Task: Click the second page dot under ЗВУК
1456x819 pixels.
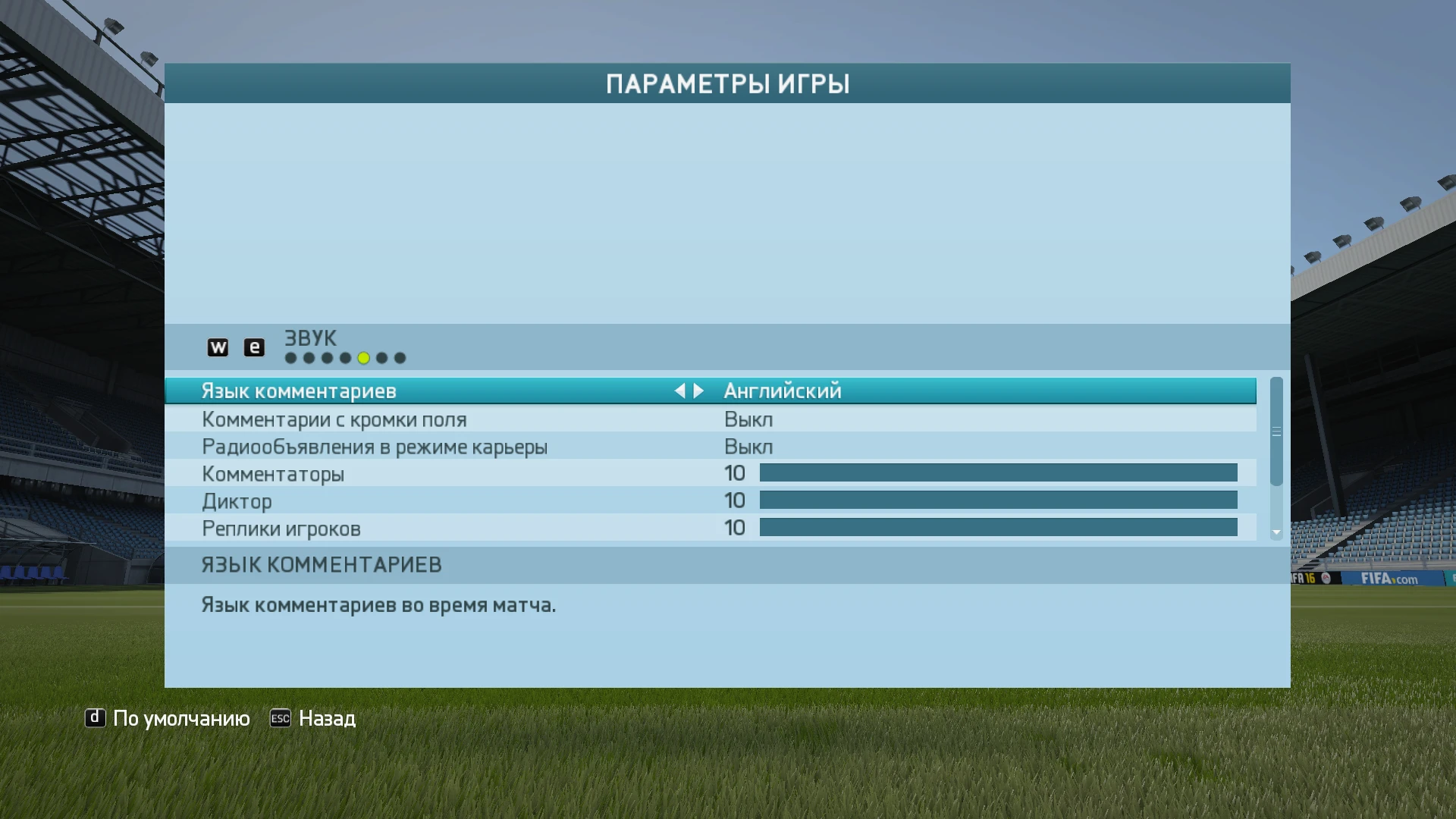Action: coord(309,357)
